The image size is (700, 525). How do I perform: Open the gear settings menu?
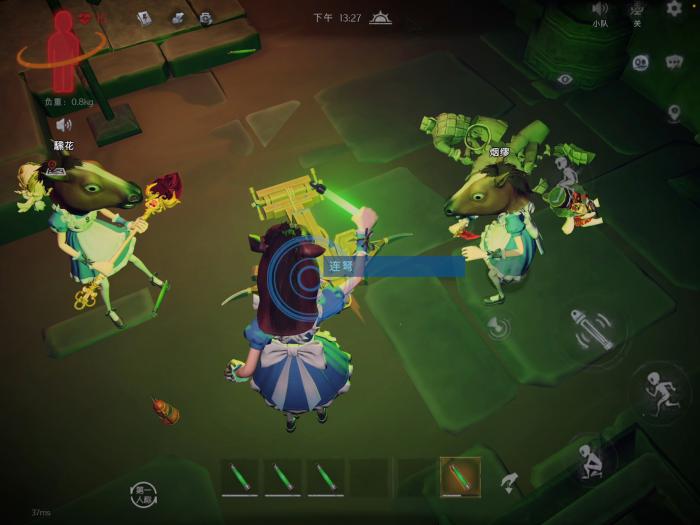click(673, 9)
